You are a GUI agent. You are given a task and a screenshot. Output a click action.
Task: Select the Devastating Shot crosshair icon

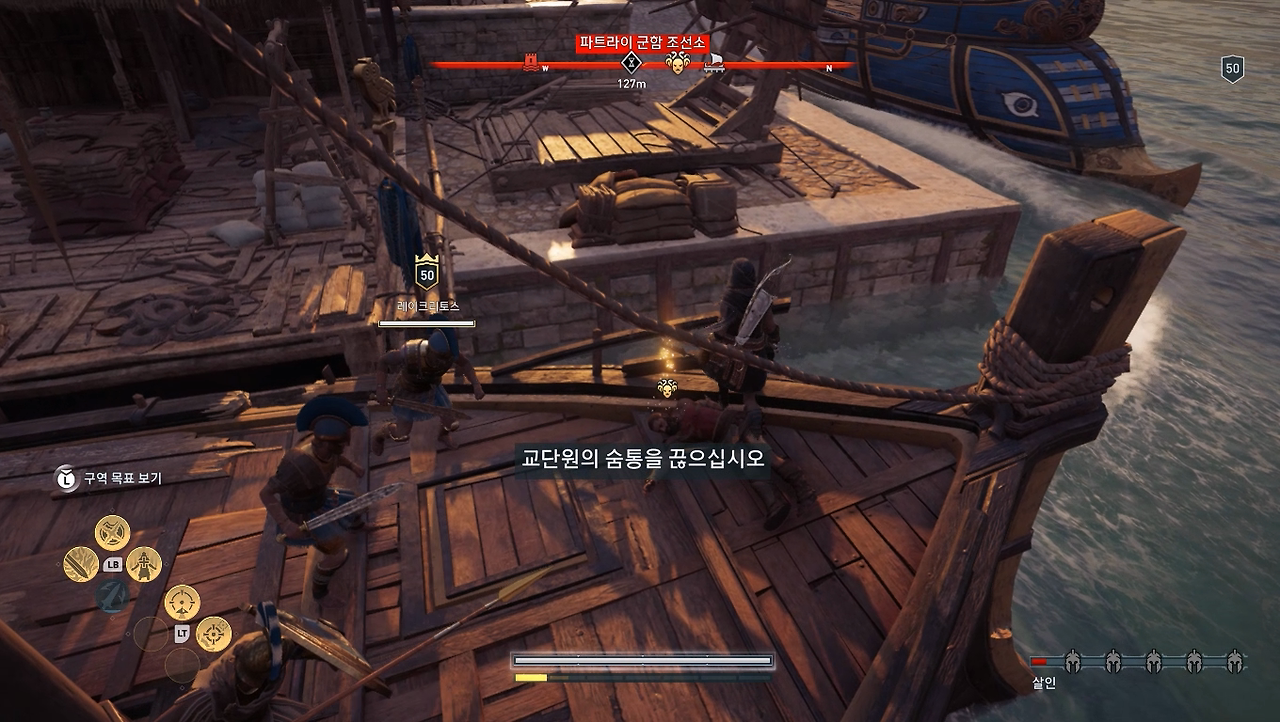click(x=182, y=599)
